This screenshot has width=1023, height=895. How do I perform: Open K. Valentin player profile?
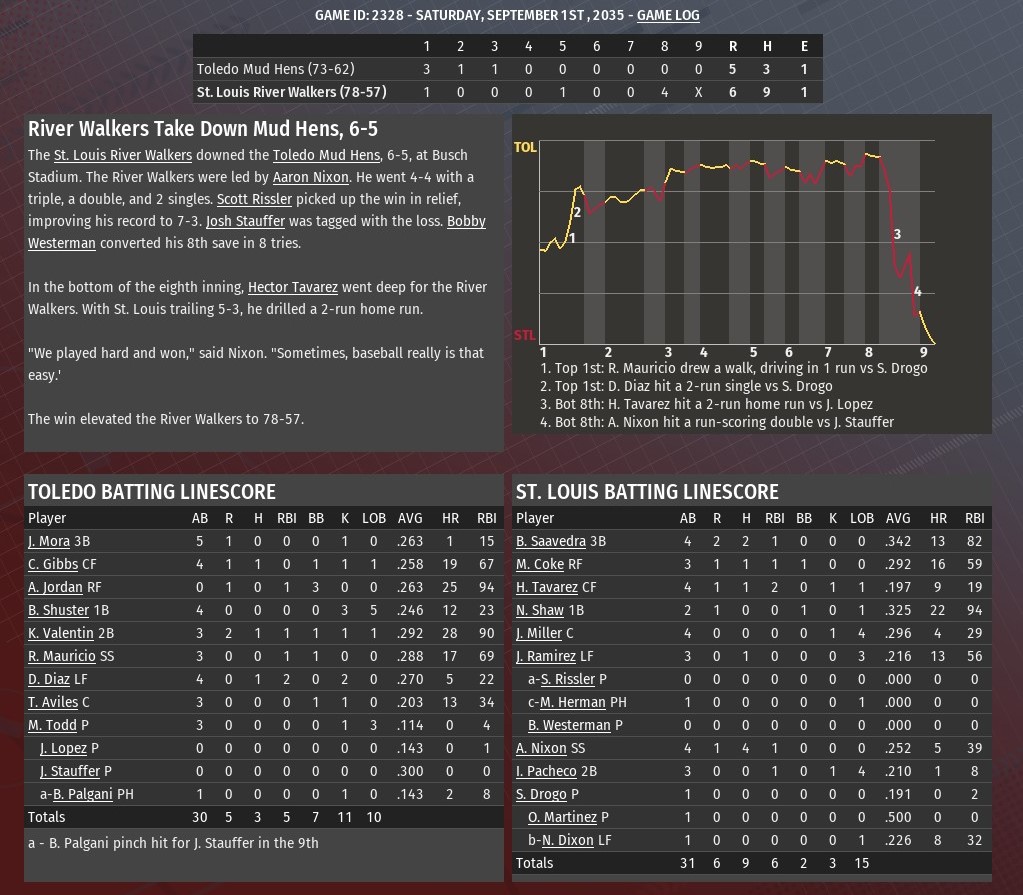tap(60, 633)
